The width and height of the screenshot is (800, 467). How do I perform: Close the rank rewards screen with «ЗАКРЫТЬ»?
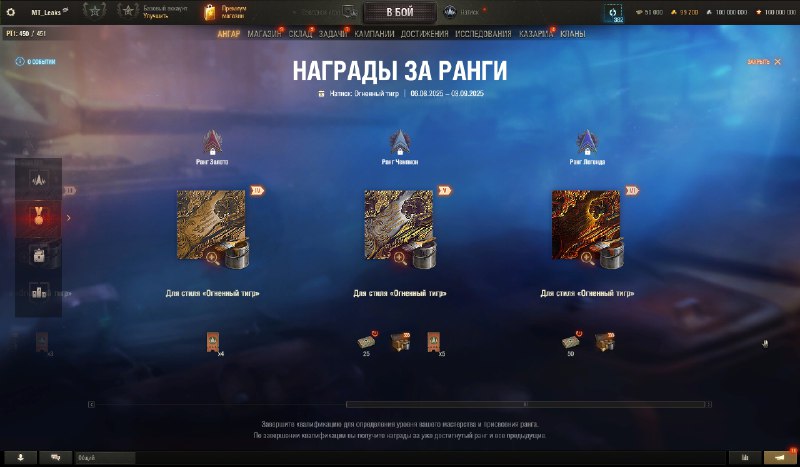point(763,62)
